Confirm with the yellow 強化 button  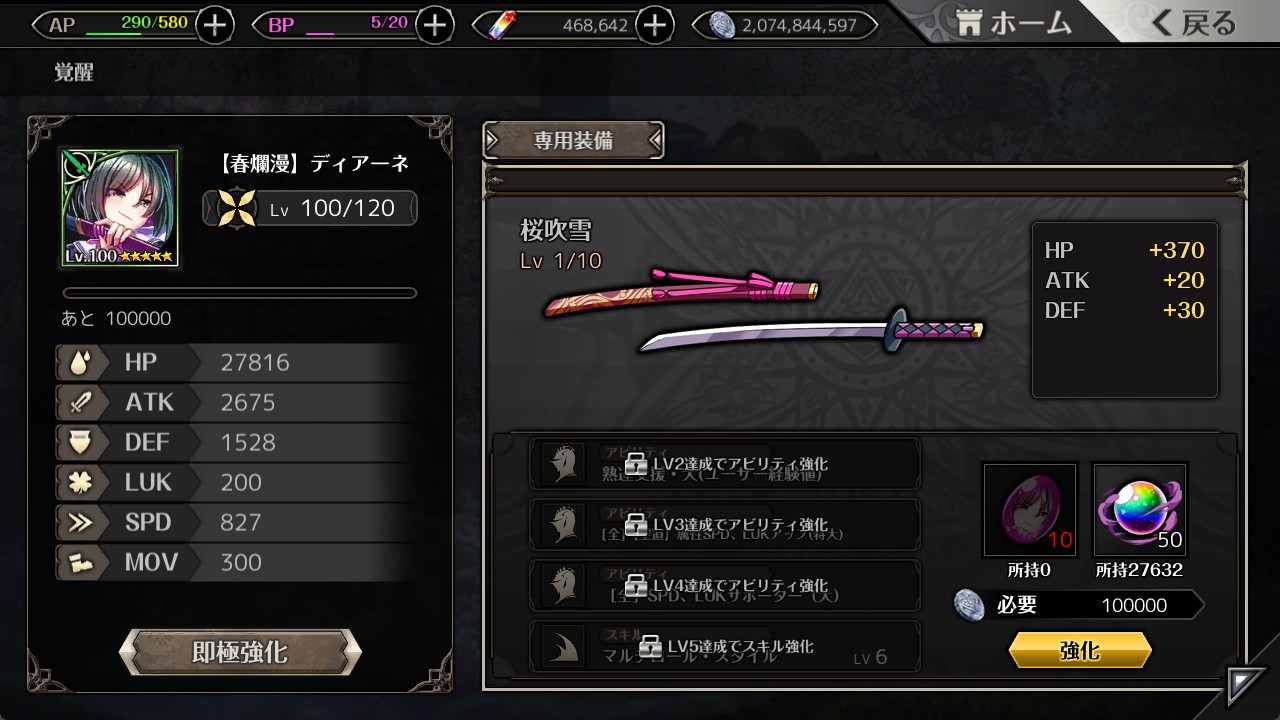pyautogui.click(x=1080, y=651)
